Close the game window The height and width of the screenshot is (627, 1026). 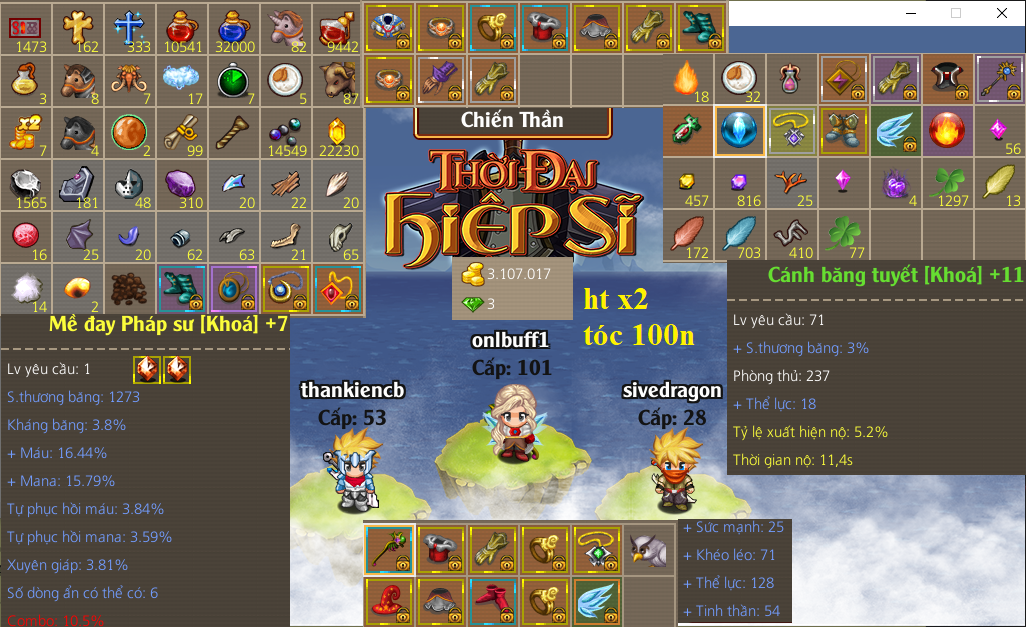coord(1002,14)
